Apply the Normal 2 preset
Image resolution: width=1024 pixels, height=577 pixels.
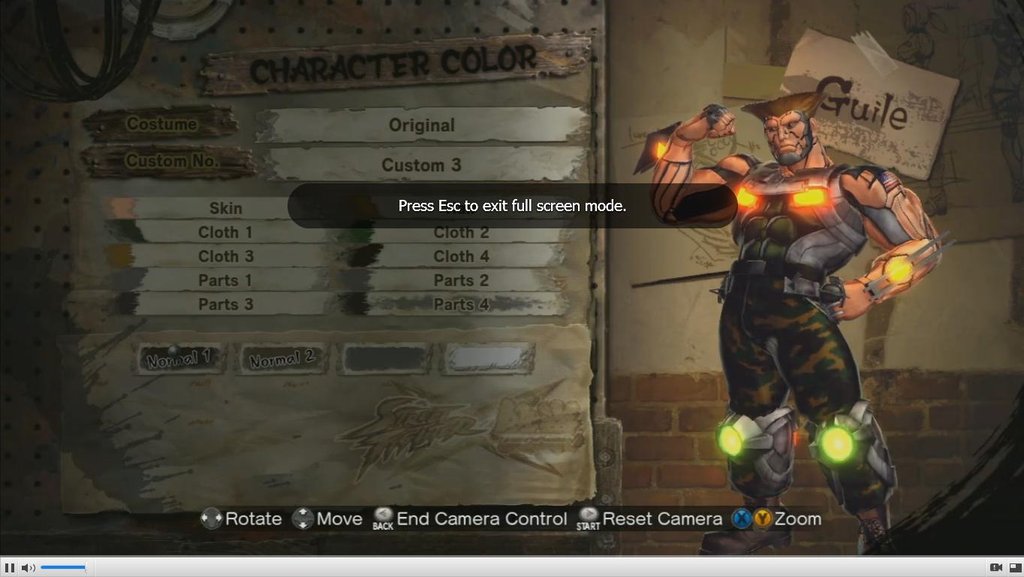pyautogui.click(x=282, y=358)
